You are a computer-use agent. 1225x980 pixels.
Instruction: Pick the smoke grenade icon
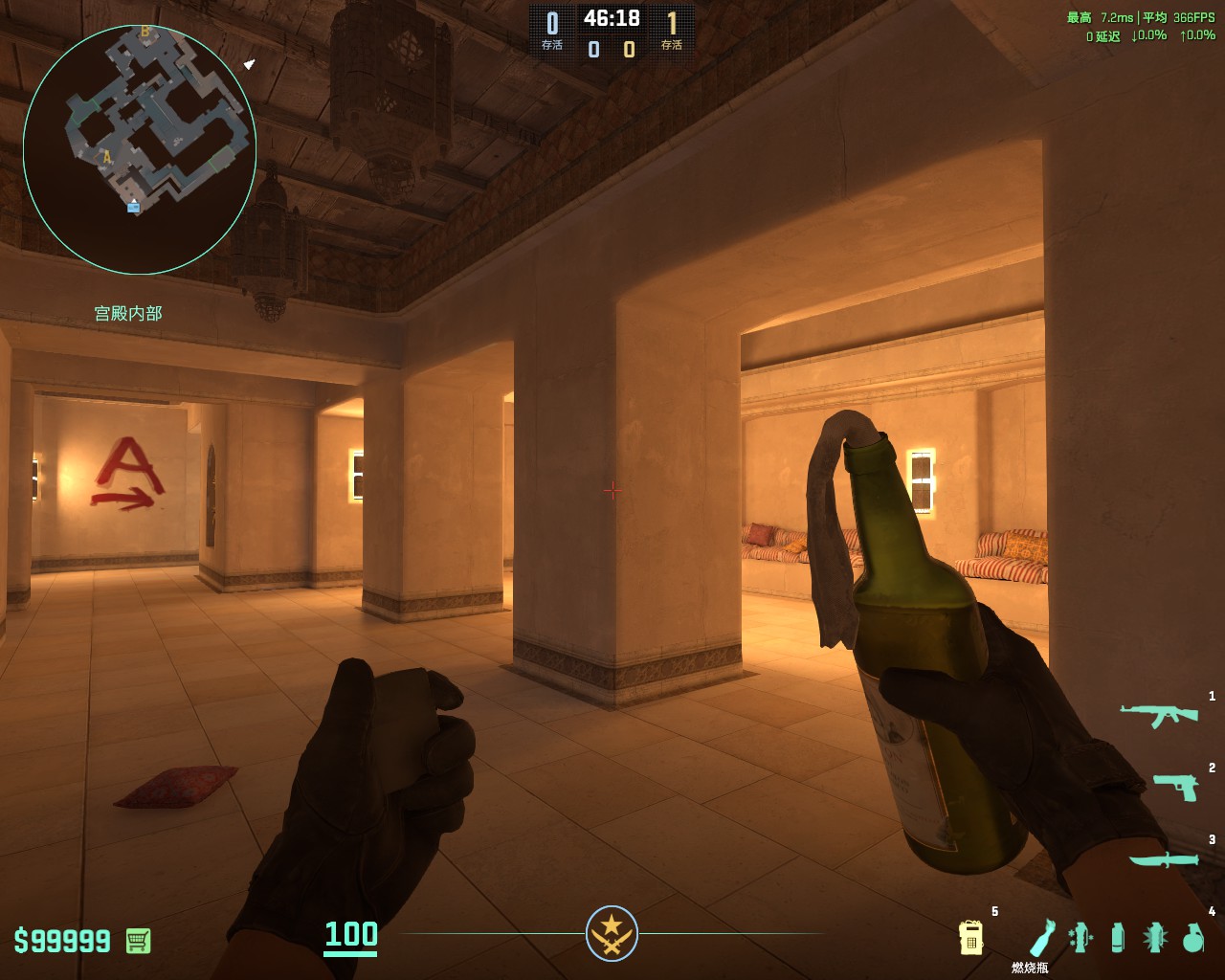pyautogui.click(x=1118, y=938)
